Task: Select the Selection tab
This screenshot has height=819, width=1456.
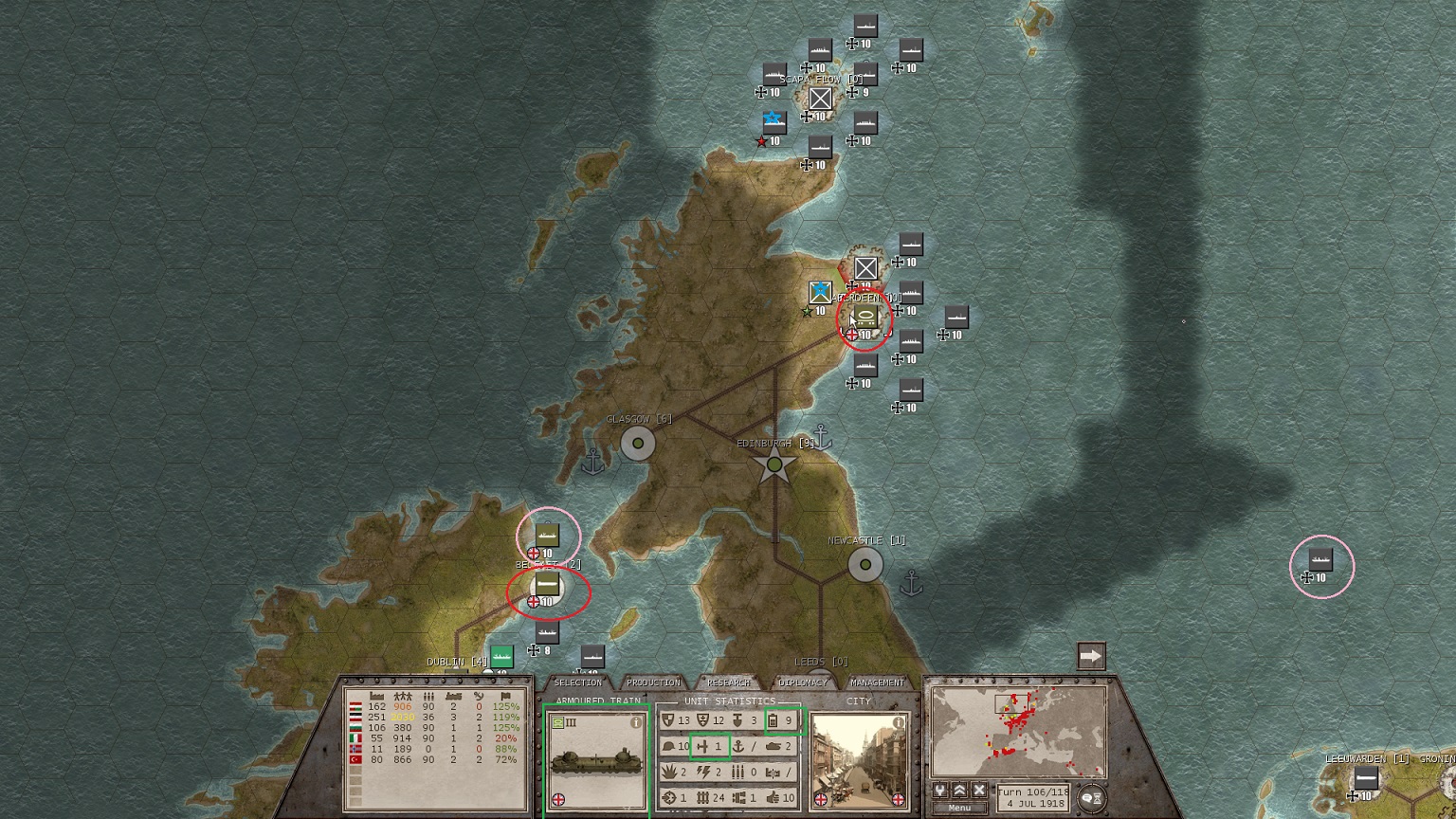Action: coord(577,682)
